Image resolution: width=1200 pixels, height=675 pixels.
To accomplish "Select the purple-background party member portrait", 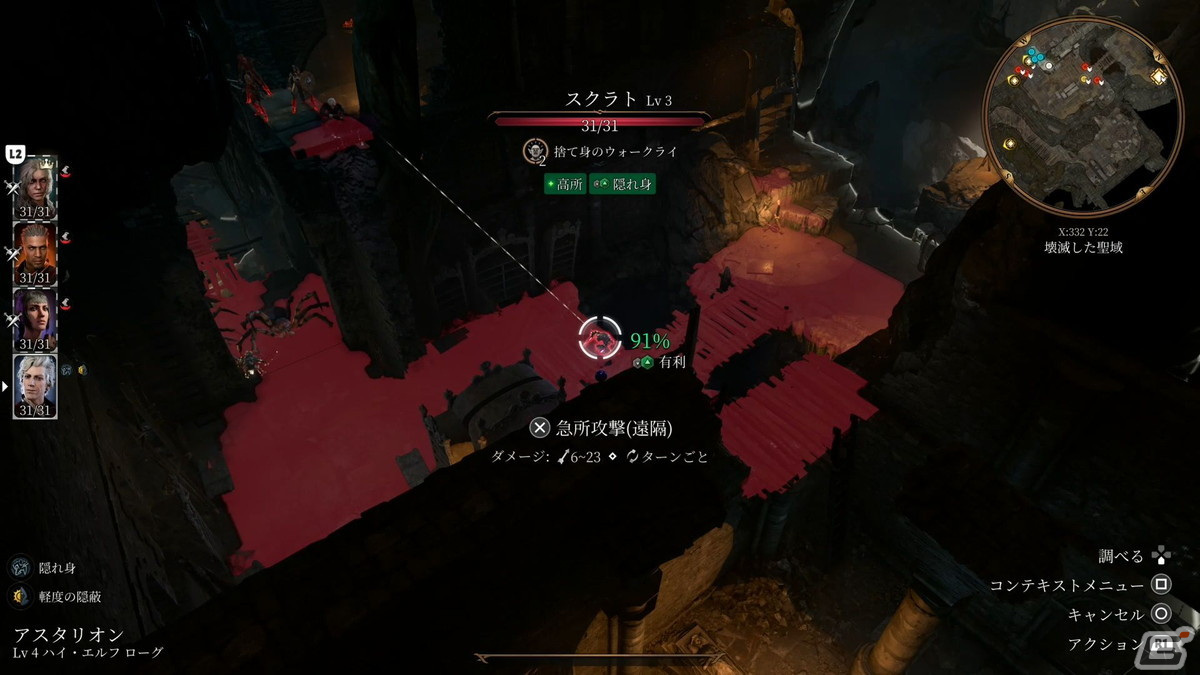I will click(x=35, y=317).
